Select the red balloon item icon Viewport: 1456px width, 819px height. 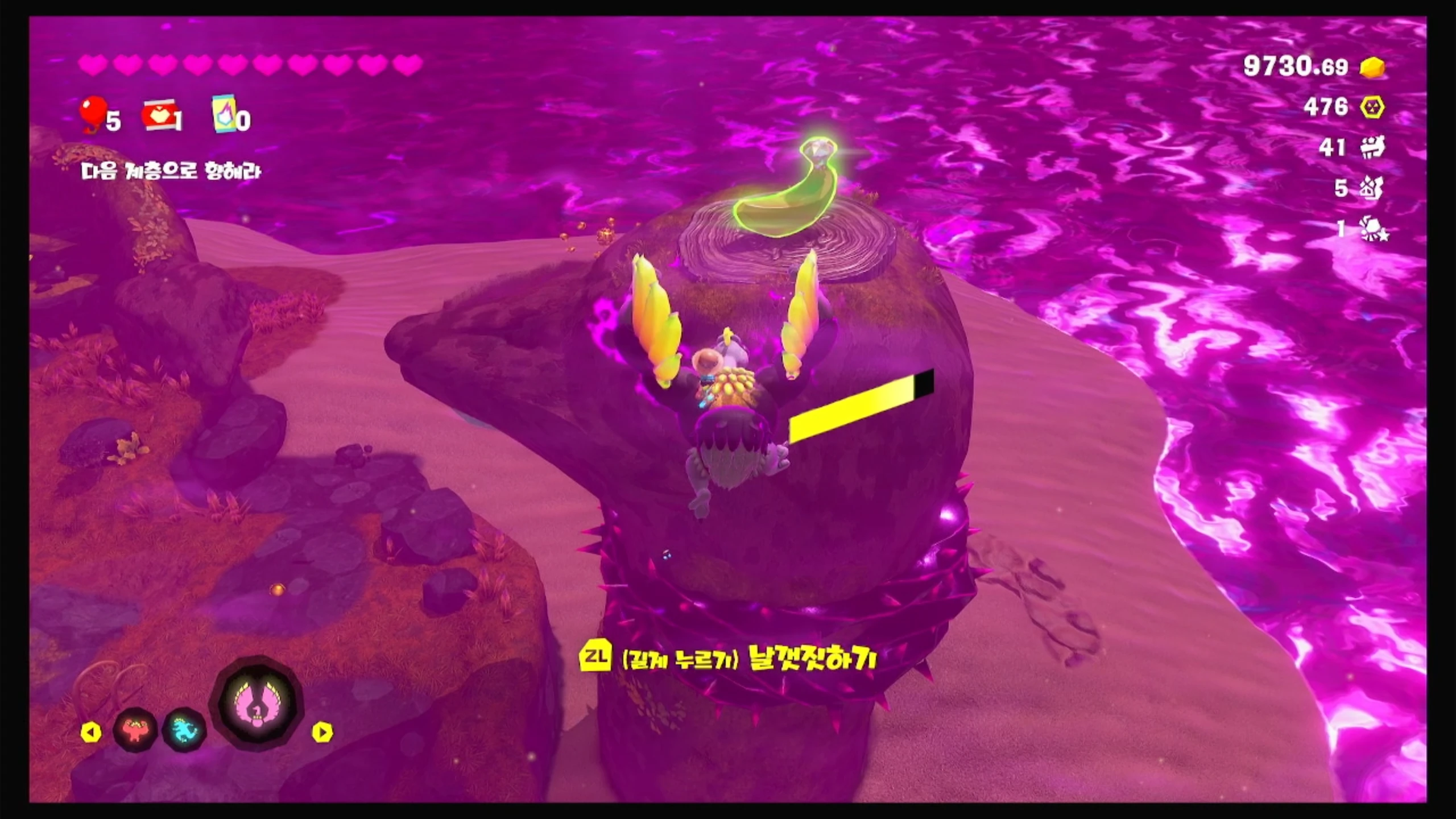pyautogui.click(x=93, y=113)
